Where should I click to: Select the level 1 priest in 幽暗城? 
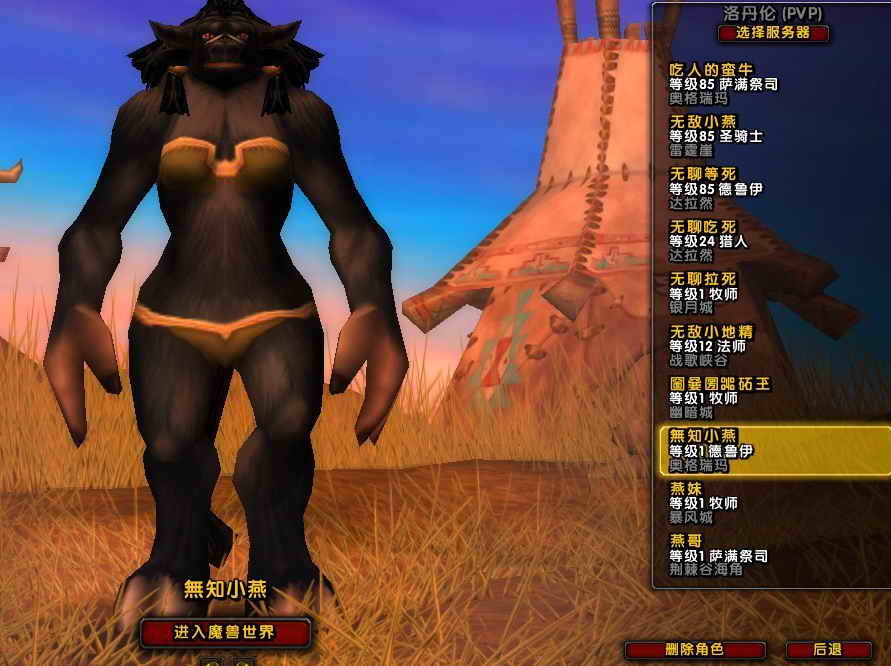[x=760, y=398]
